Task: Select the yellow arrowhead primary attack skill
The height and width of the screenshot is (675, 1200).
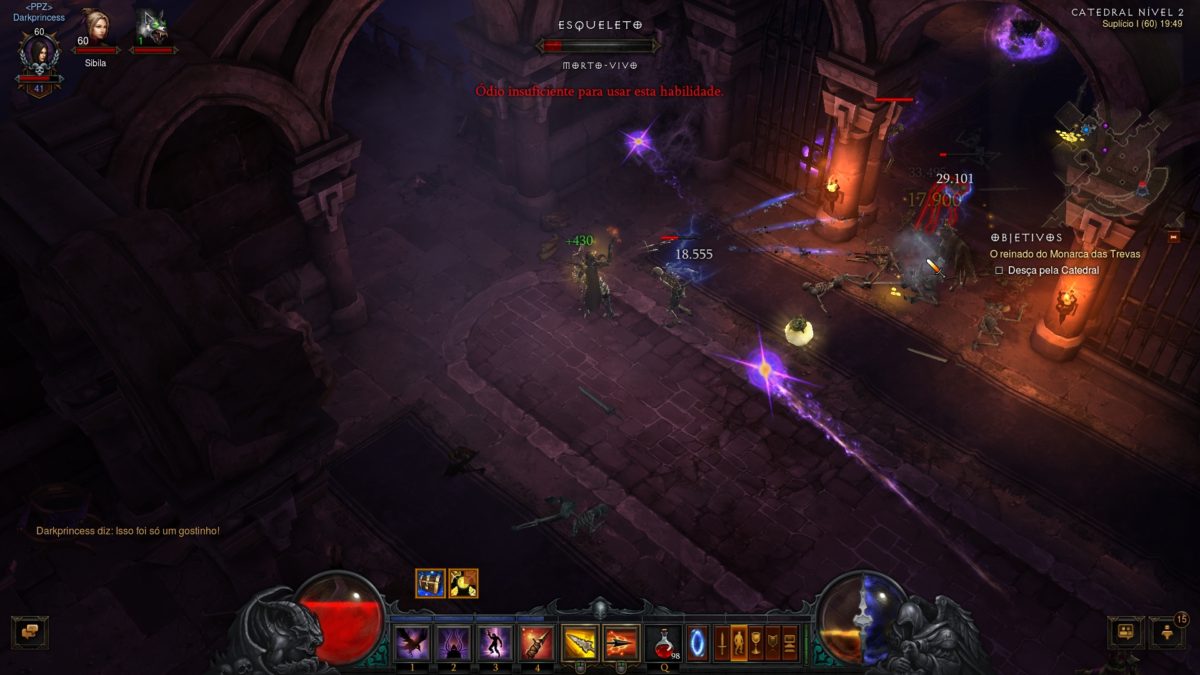Action: click(x=580, y=642)
